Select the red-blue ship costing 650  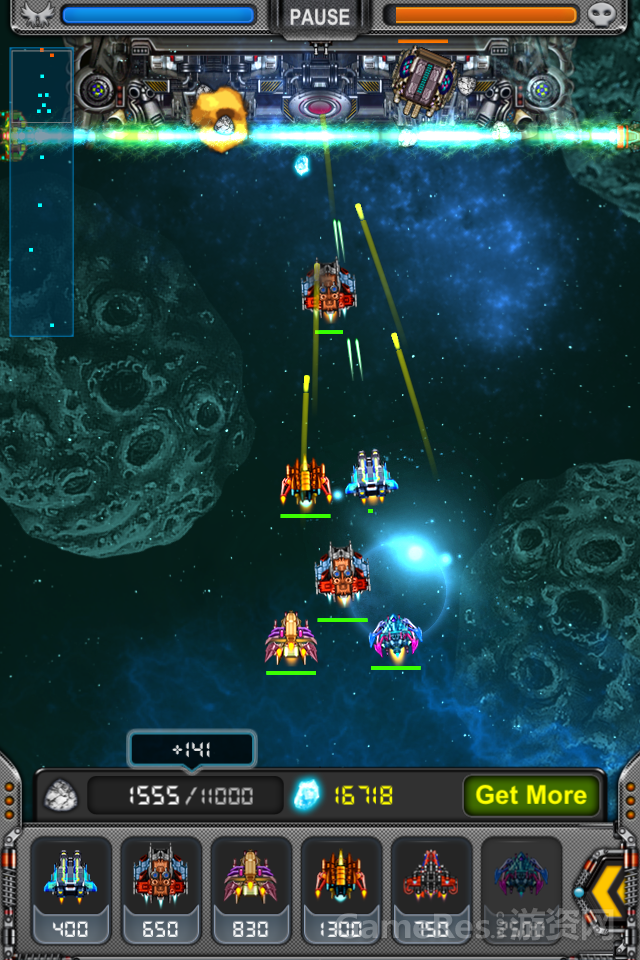(x=160, y=888)
